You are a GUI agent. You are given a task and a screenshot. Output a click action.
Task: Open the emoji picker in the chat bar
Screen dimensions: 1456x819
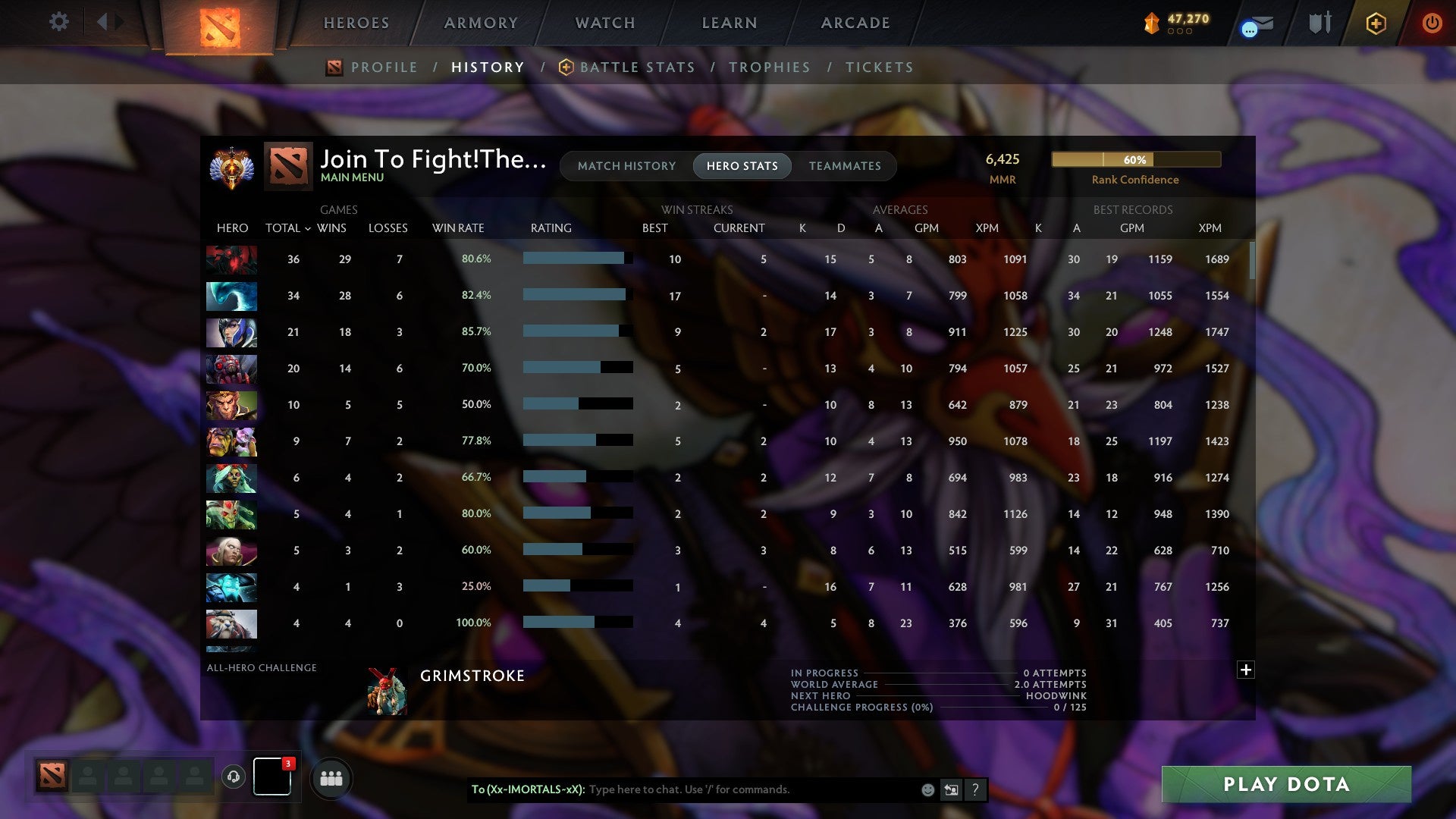927,789
